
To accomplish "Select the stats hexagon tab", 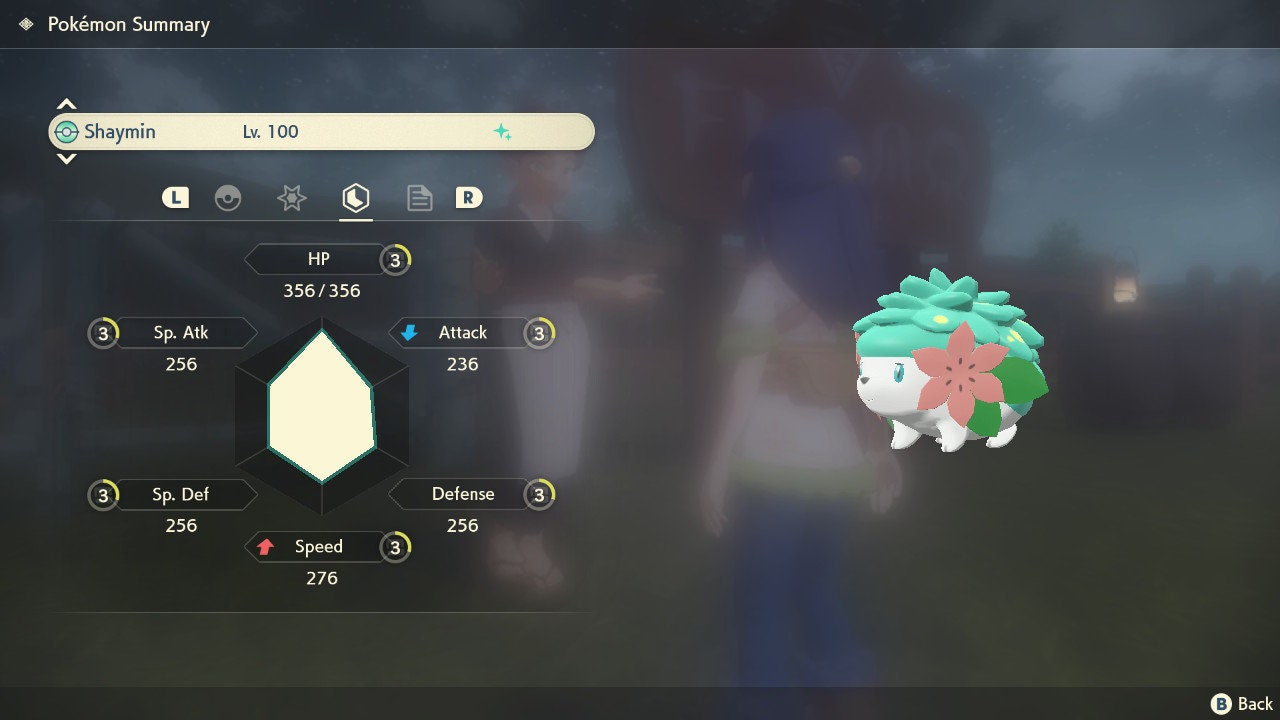I will pyautogui.click(x=355, y=198).
